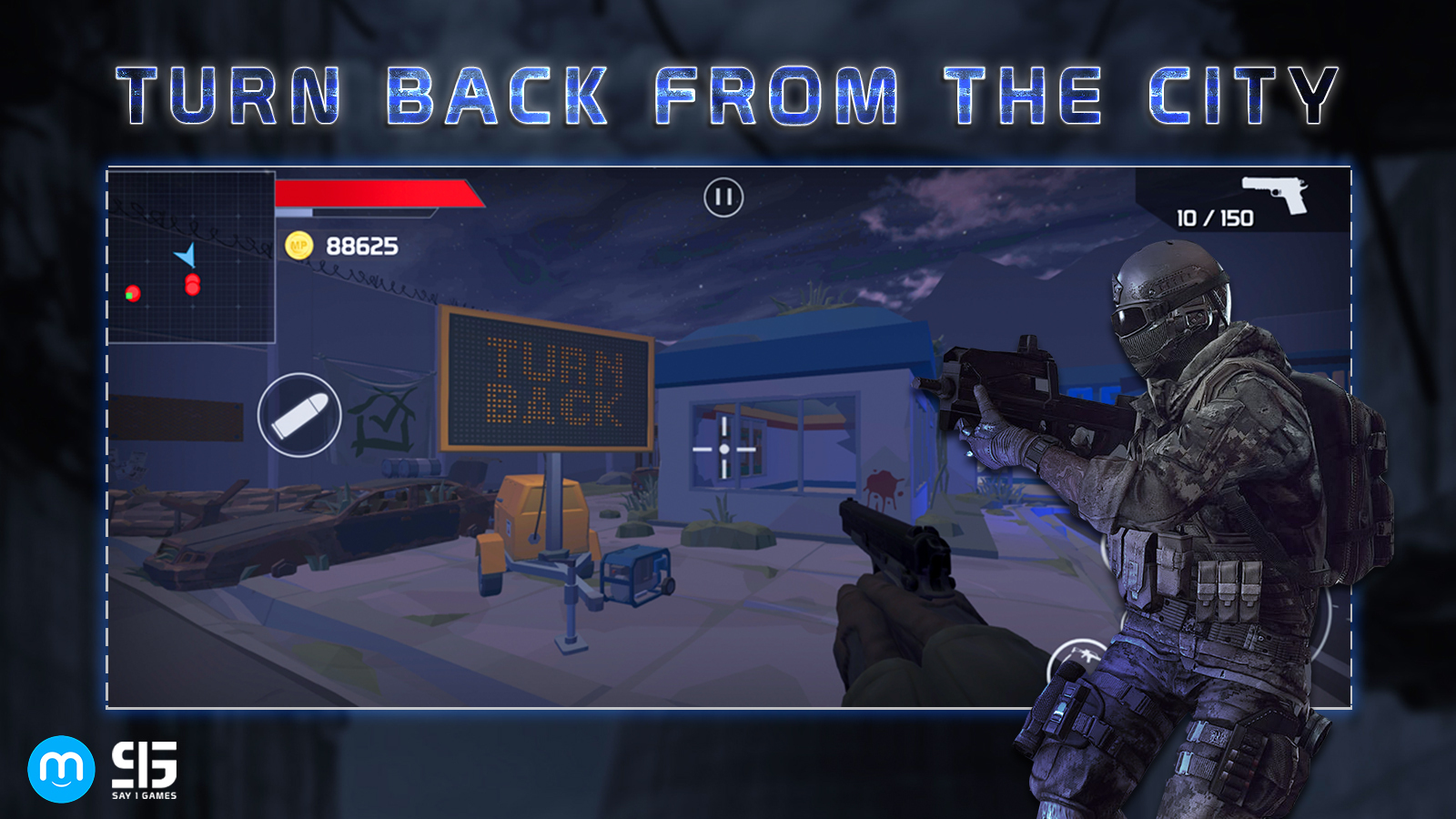Select the pistol weapon icon
Image resolution: width=1456 pixels, height=819 pixels.
tap(1275, 193)
